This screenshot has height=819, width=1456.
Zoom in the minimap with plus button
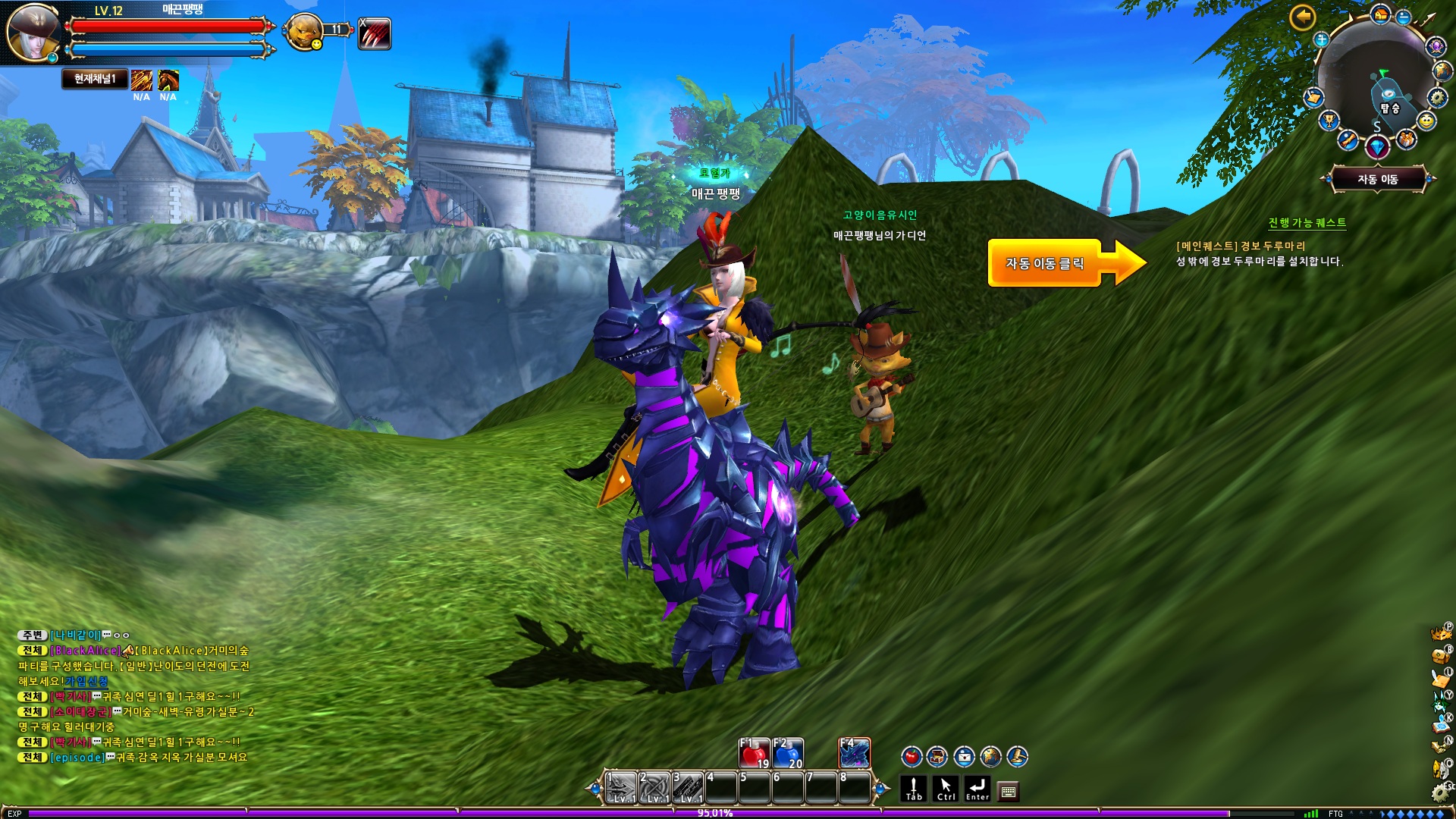(1322, 39)
